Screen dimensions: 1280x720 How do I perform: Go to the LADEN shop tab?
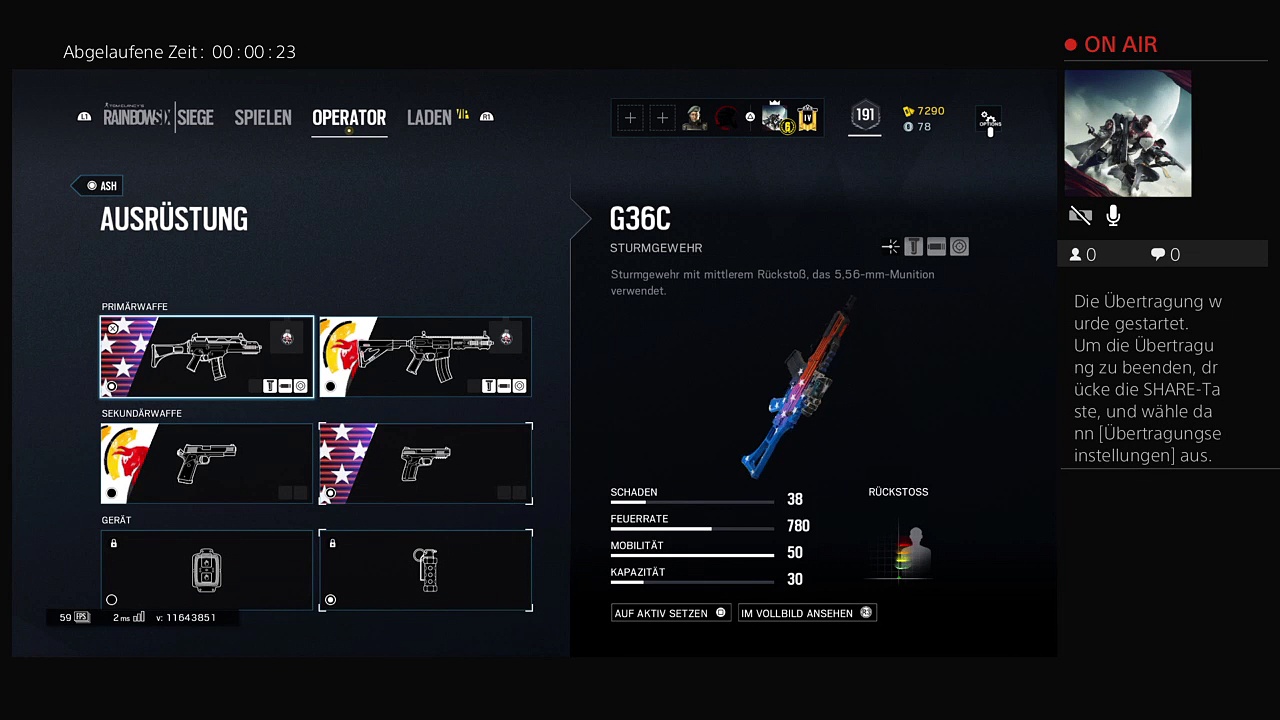pyautogui.click(x=430, y=118)
